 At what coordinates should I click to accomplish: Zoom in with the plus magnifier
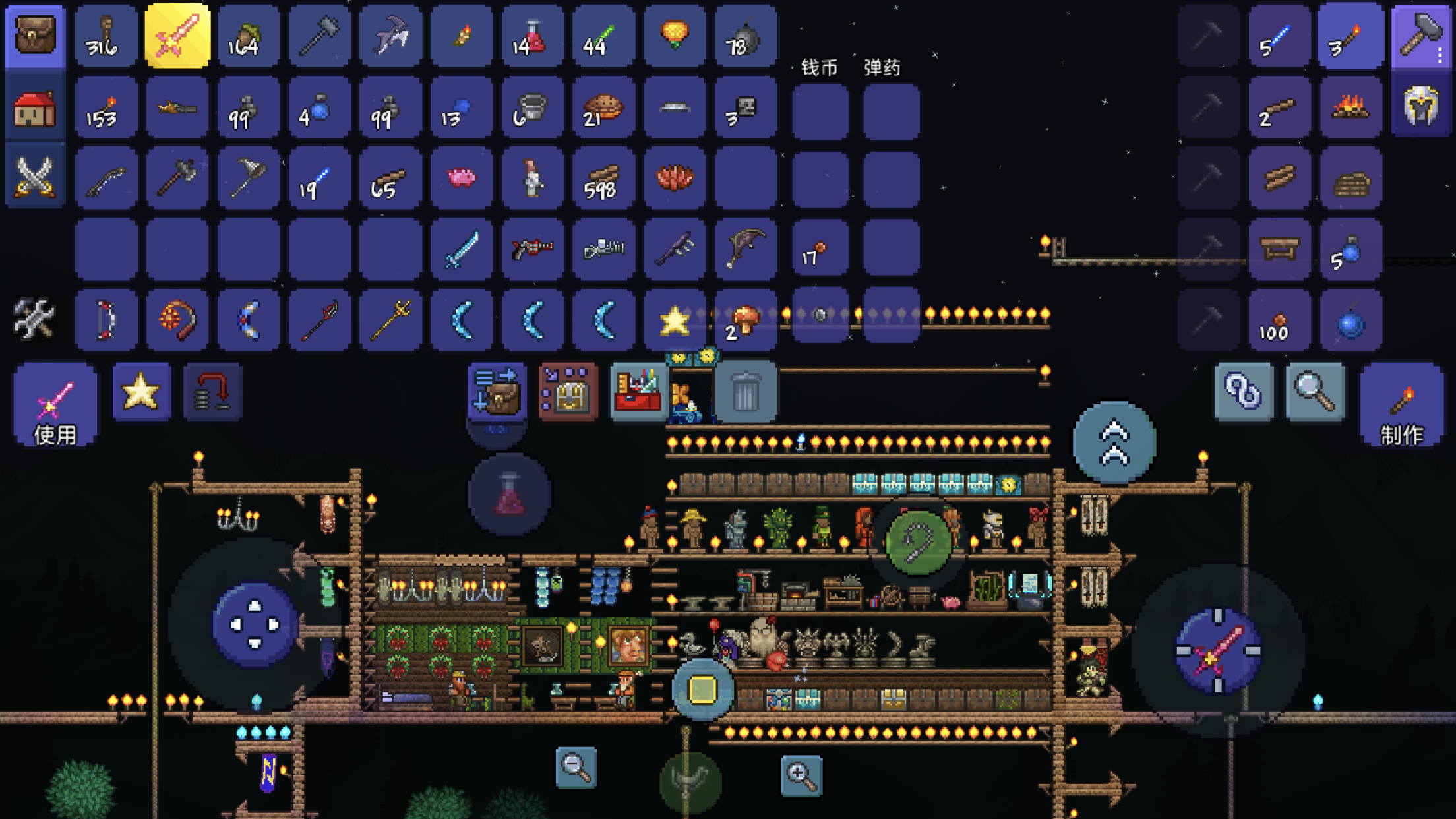click(x=801, y=775)
